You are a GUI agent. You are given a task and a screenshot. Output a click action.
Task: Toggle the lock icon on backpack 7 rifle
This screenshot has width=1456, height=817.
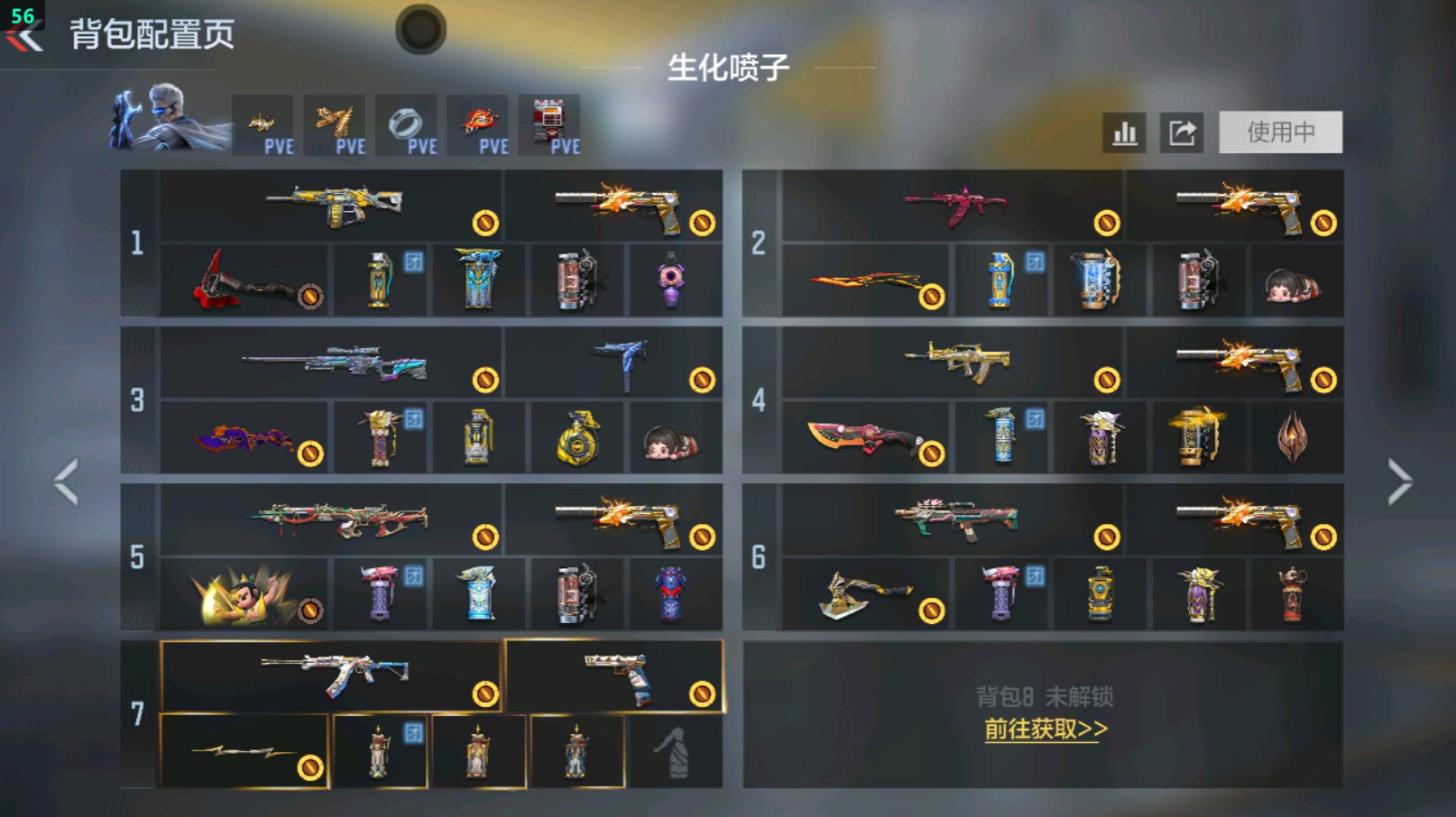pos(484,692)
